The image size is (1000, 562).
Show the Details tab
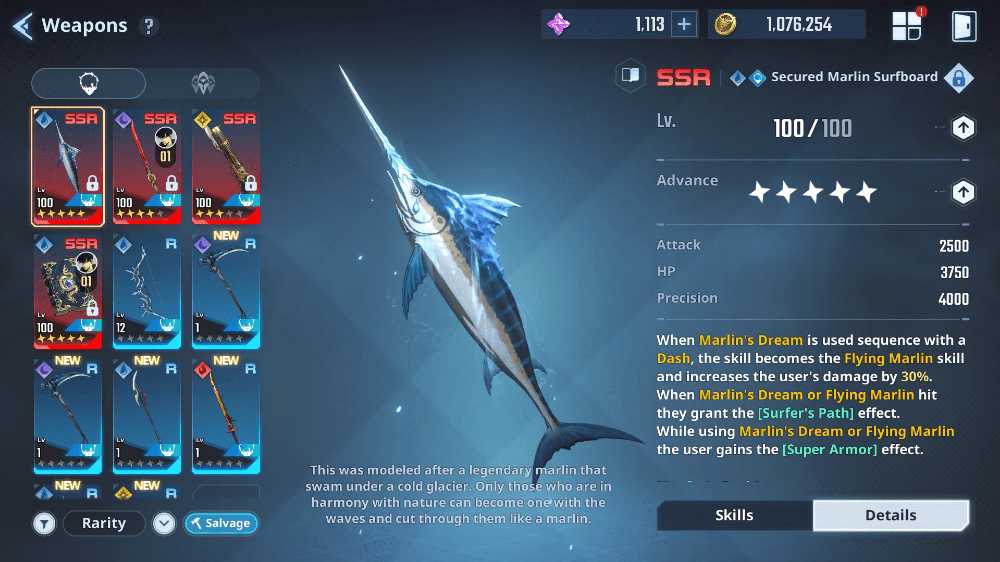tap(890, 515)
